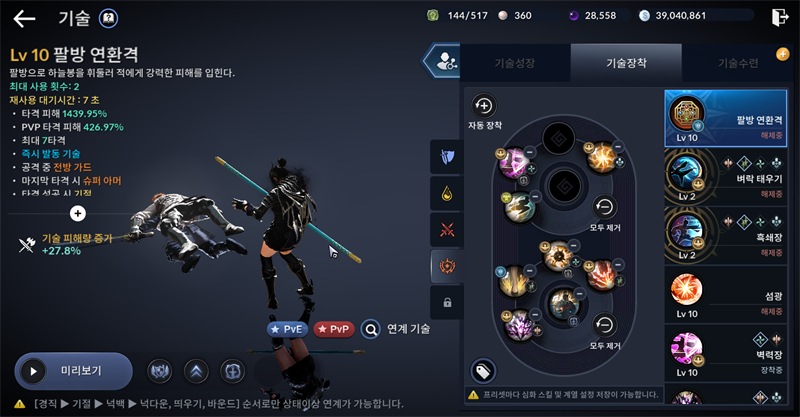Open the locked category slot
This screenshot has width=800, height=417.
445,302
